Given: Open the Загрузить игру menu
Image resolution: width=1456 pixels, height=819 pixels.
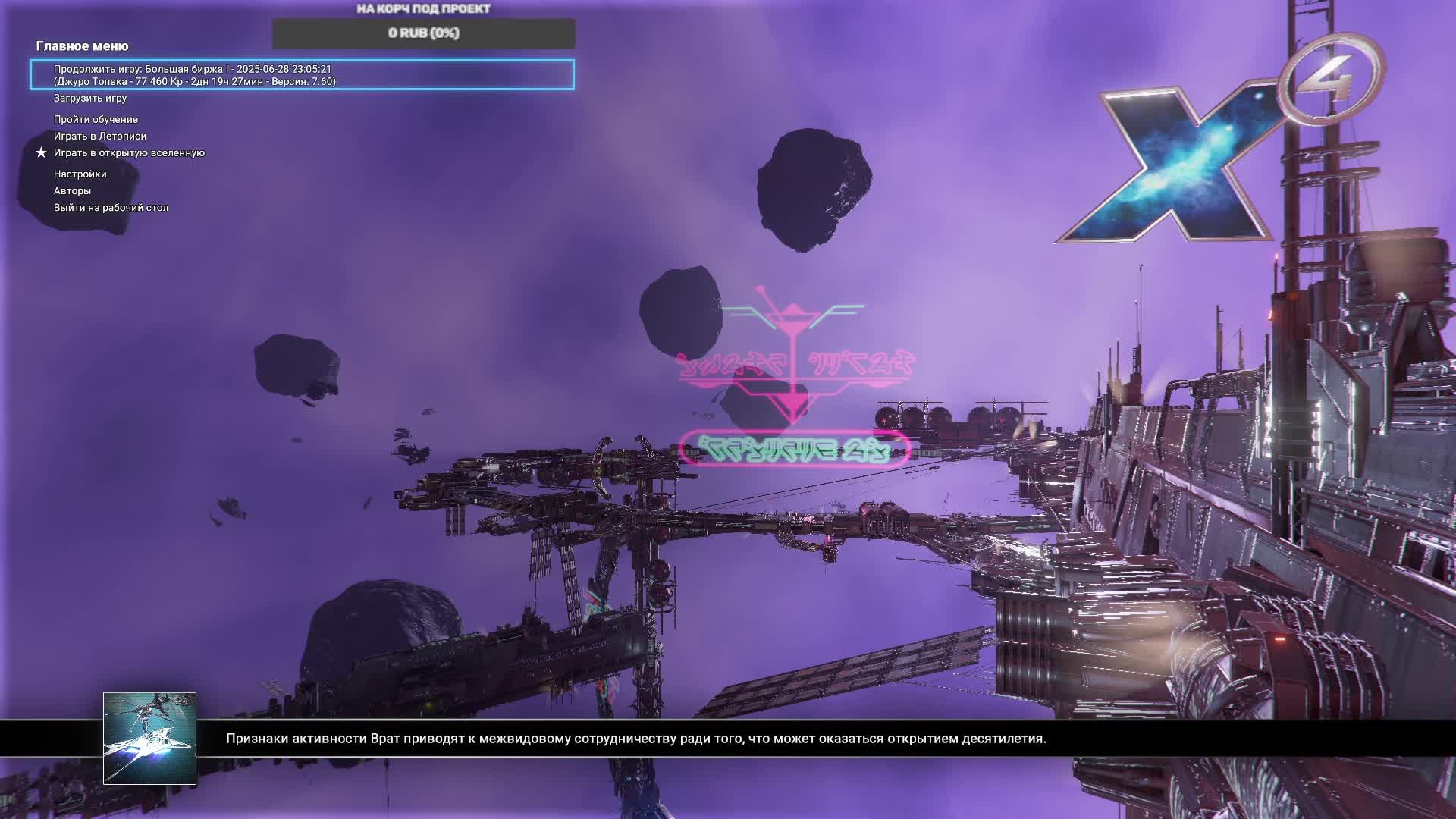Looking at the screenshot, I should [x=90, y=99].
